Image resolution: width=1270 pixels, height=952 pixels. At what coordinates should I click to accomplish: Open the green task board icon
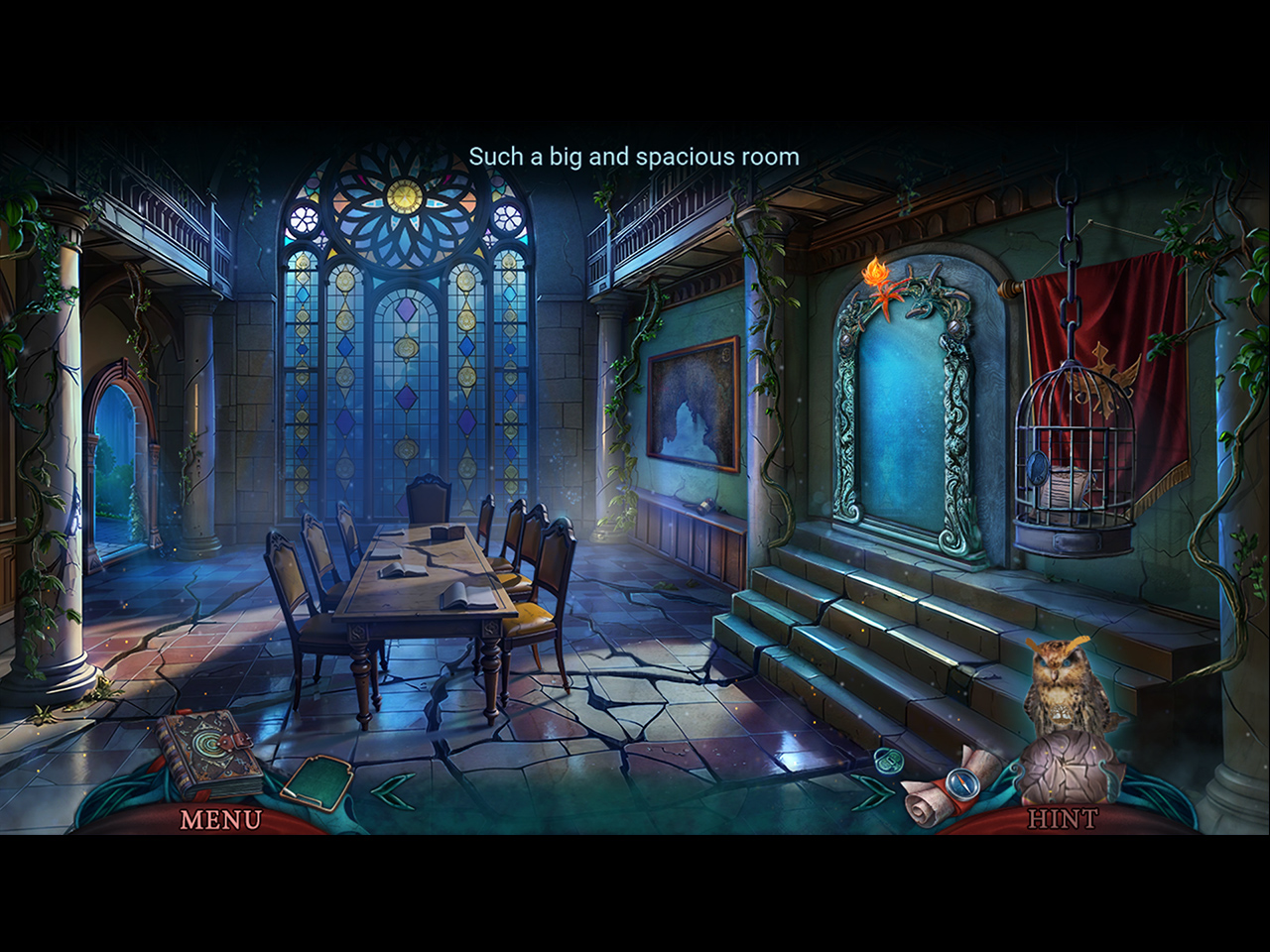click(x=316, y=778)
